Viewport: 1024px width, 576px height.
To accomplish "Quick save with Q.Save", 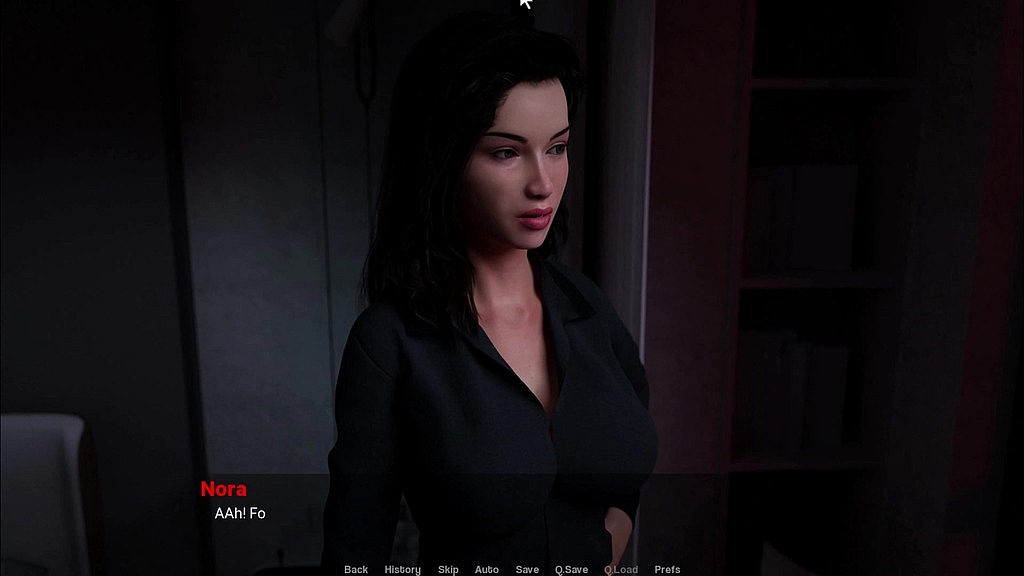I will click(571, 570).
